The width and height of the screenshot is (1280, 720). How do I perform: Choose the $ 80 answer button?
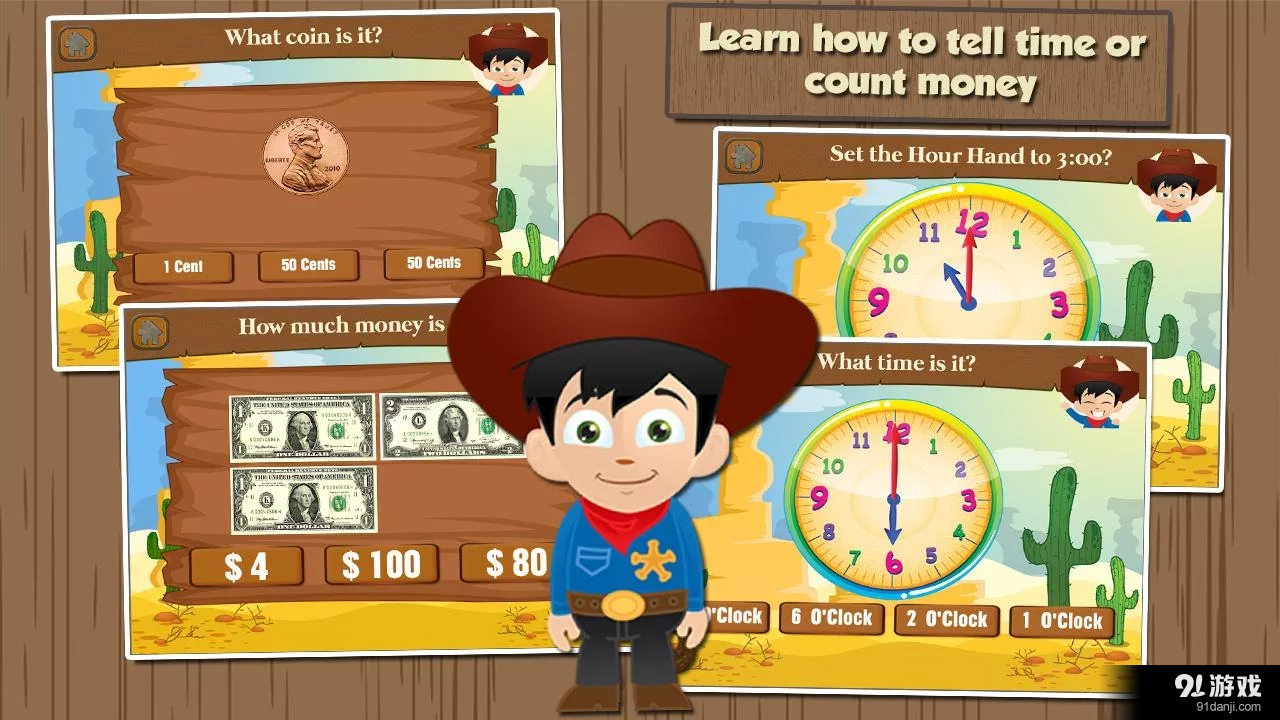[x=508, y=563]
